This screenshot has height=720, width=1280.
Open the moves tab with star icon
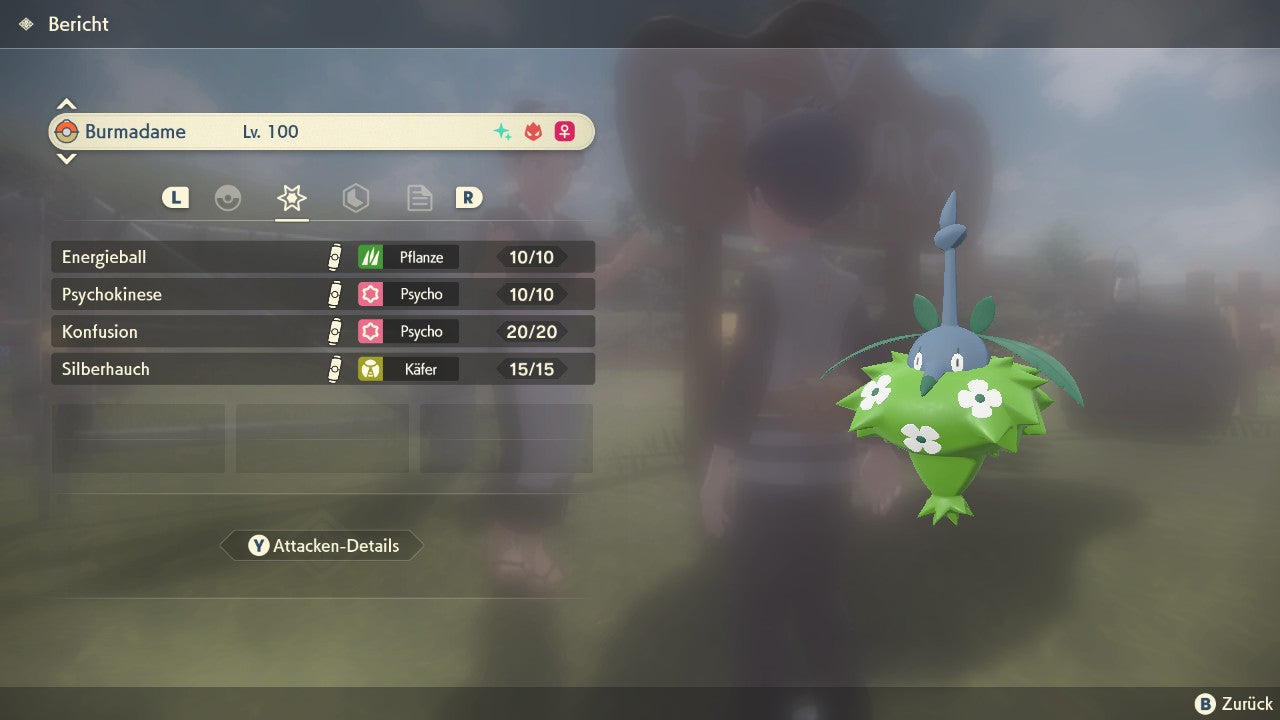(x=291, y=198)
